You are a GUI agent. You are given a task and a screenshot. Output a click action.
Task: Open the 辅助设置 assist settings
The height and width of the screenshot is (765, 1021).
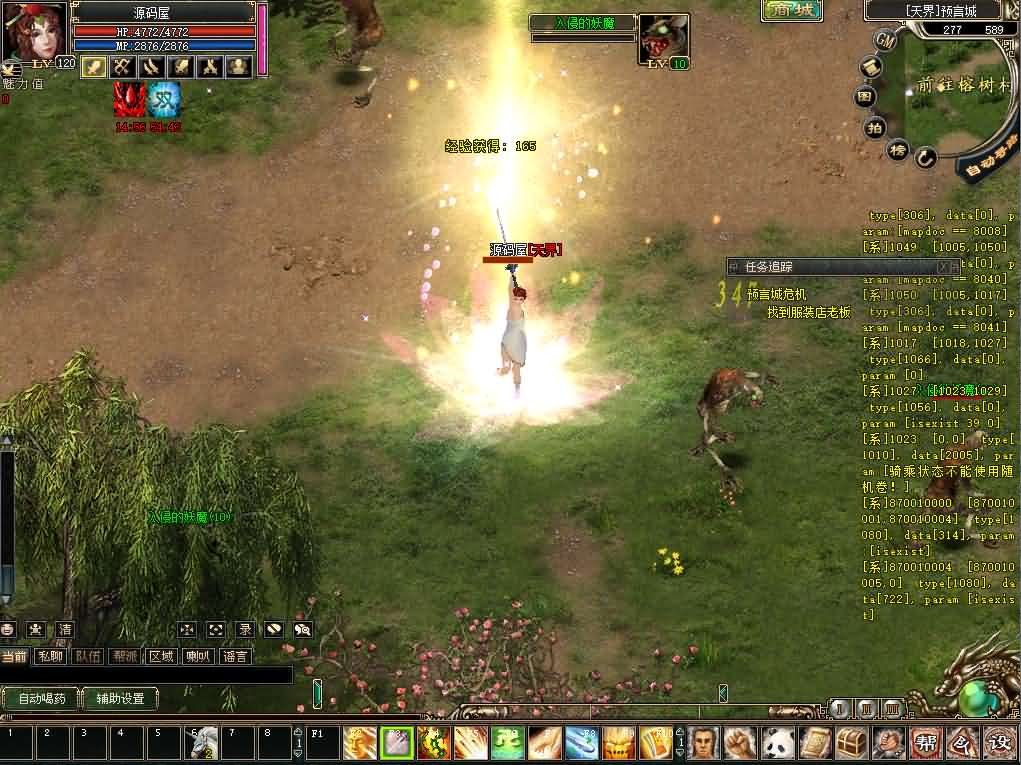tap(120, 699)
